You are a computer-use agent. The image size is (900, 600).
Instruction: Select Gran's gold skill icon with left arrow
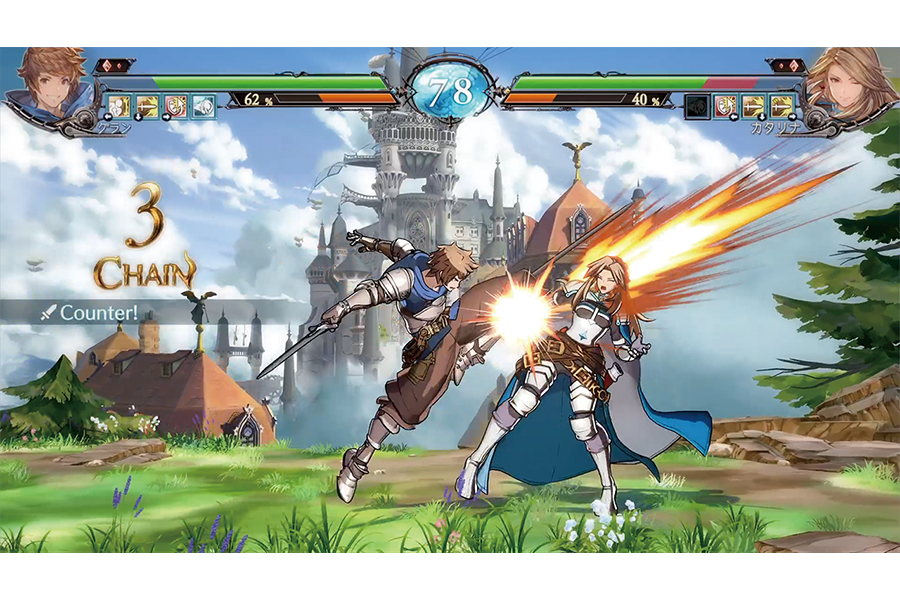(x=119, y=106)
